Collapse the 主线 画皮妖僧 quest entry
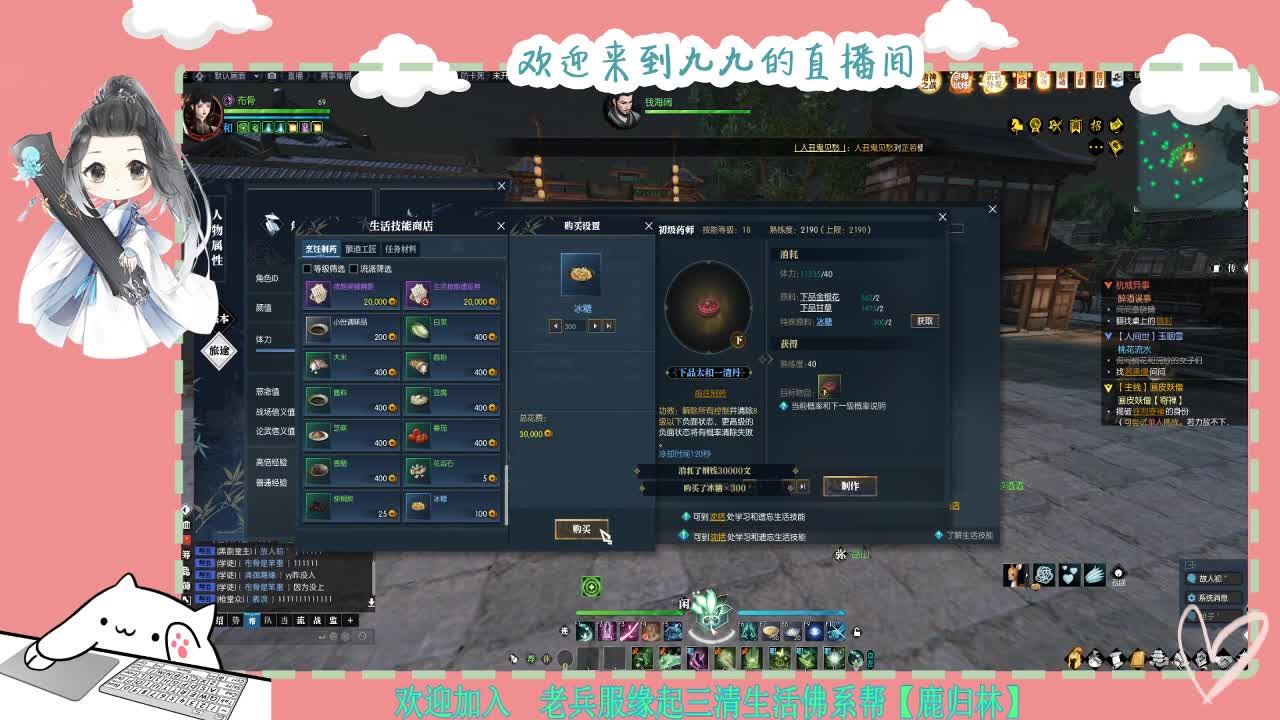1280x720 pixels. click(x=1108, y=388)
